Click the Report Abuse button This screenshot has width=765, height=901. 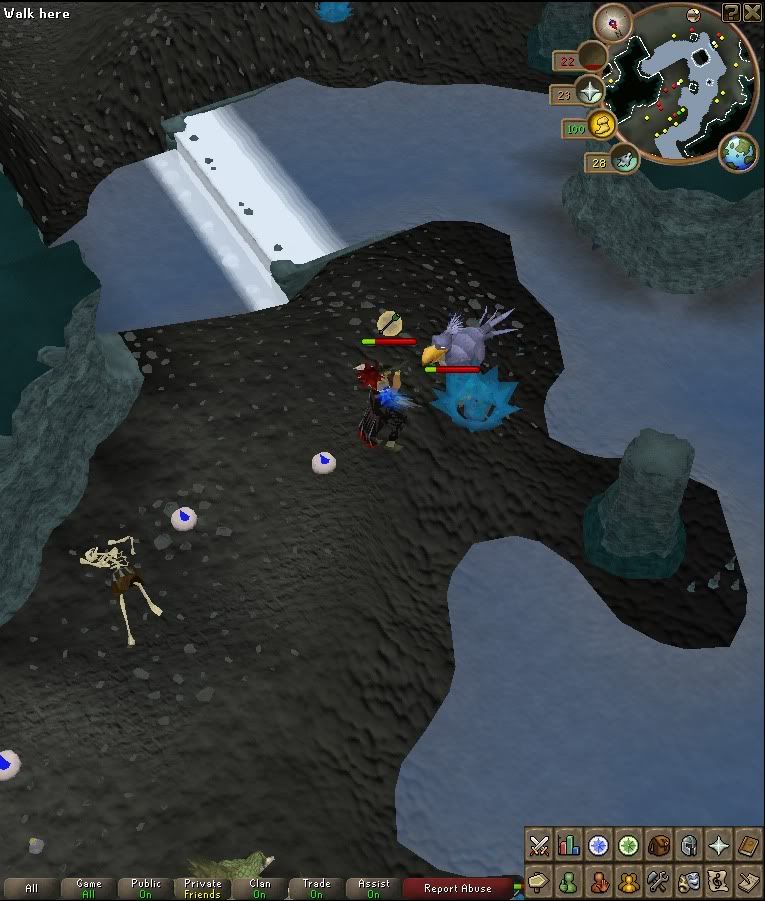pos(457,888)
